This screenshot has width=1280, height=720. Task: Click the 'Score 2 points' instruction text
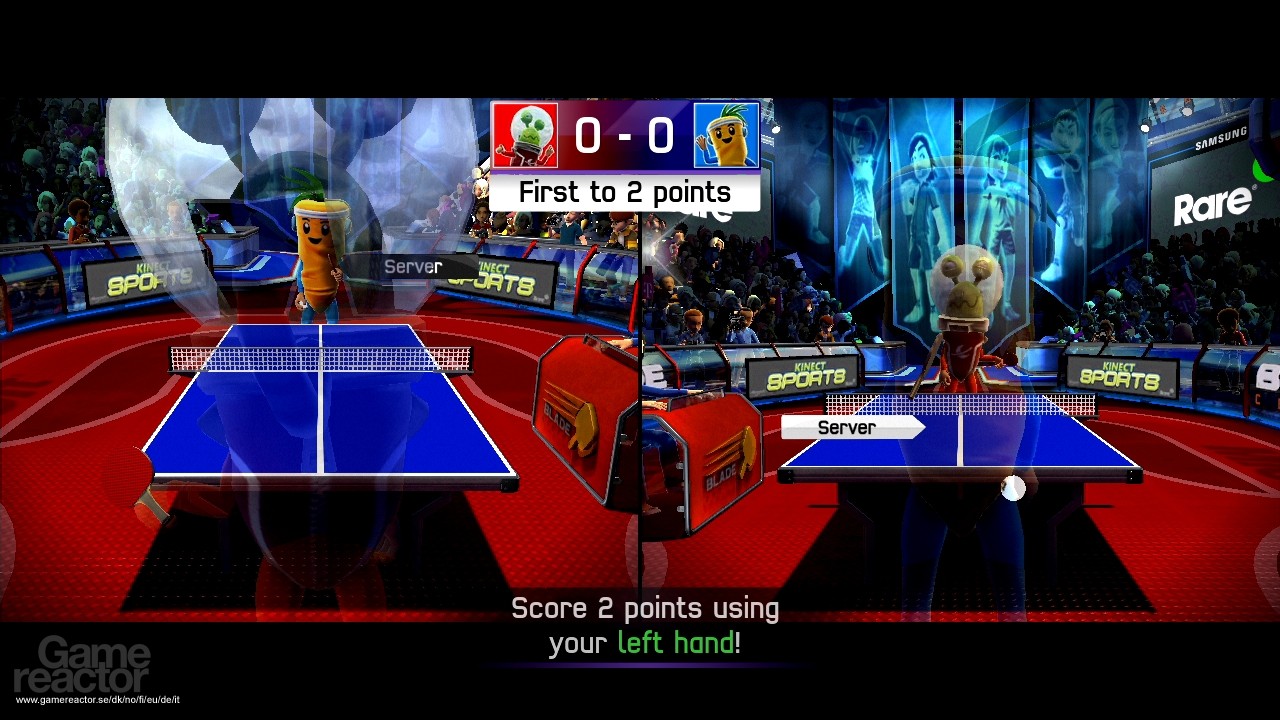(645, 608)
